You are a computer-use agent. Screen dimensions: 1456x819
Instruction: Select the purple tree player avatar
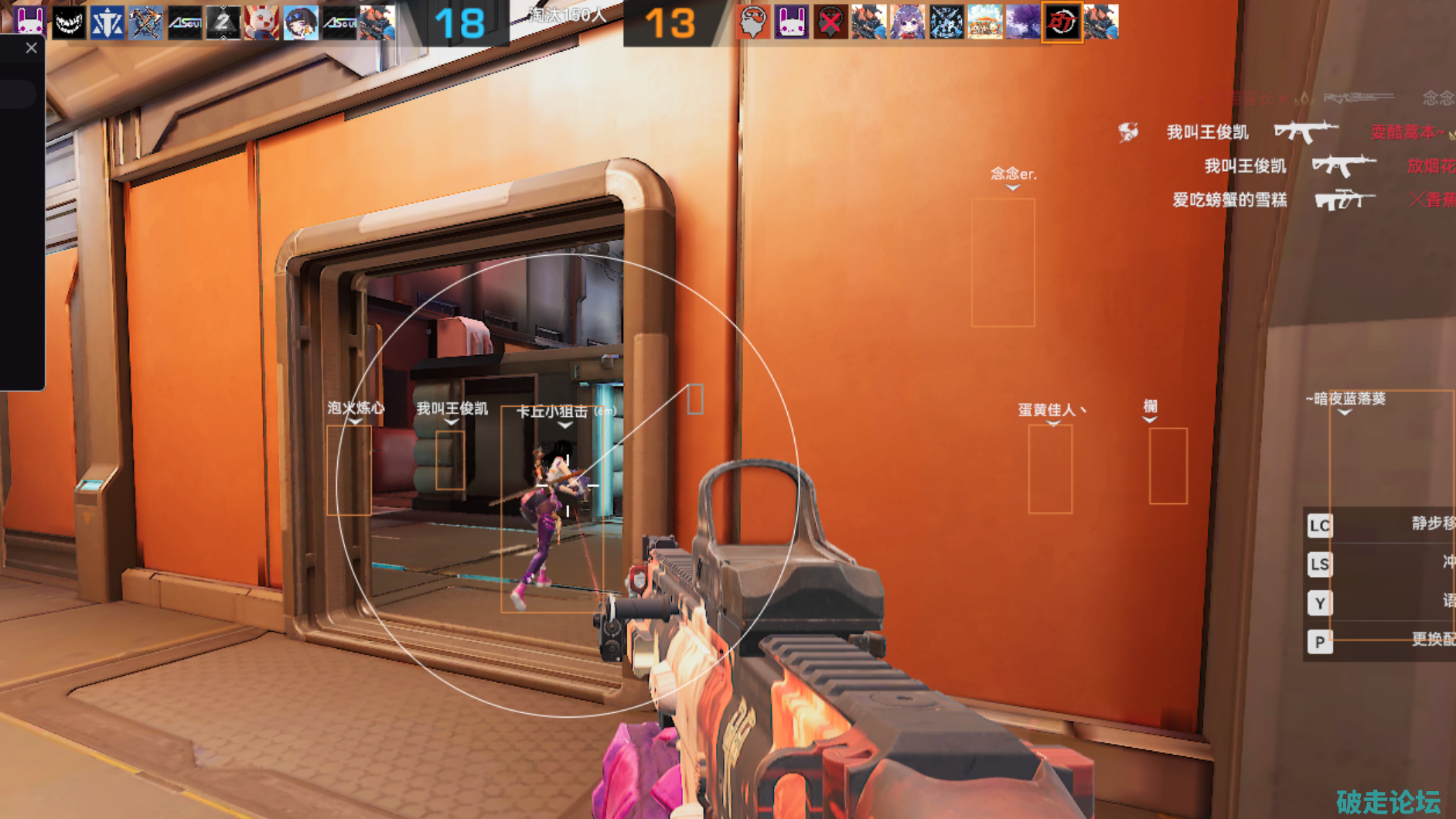pos(1023,22)
